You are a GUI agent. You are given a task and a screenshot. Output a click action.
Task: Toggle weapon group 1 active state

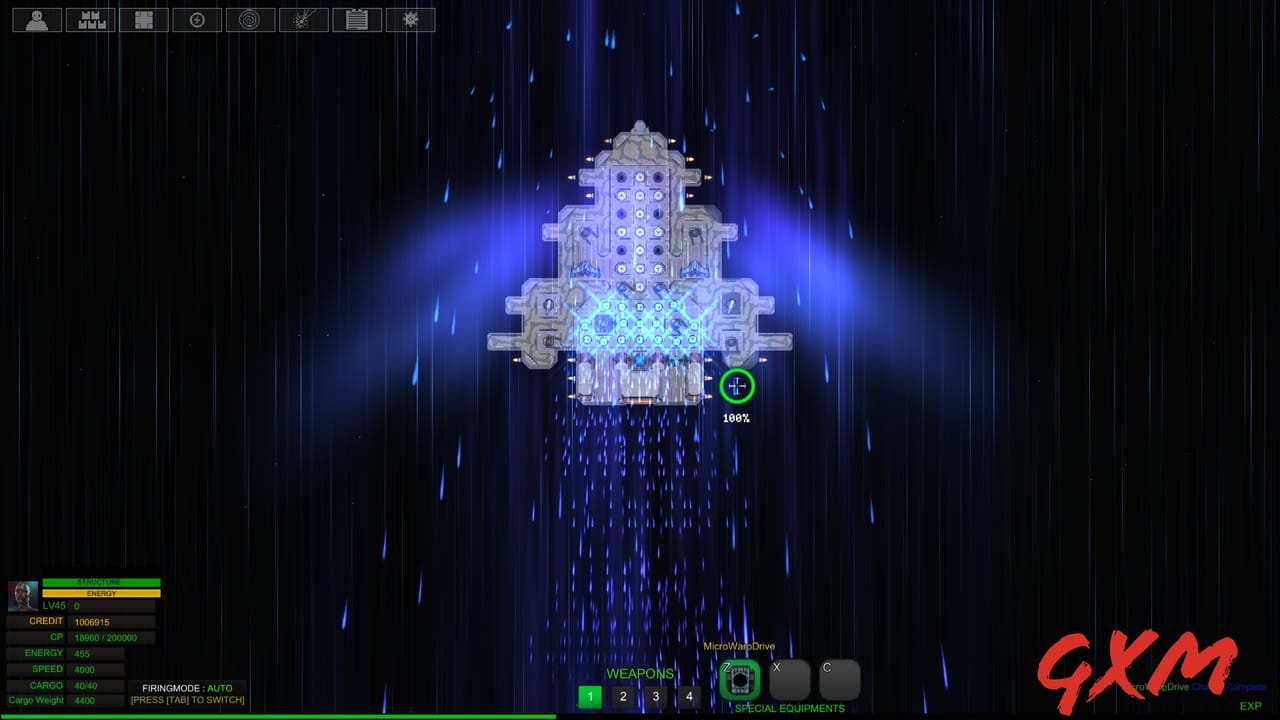pyautogui.click(x=590, y=696)
